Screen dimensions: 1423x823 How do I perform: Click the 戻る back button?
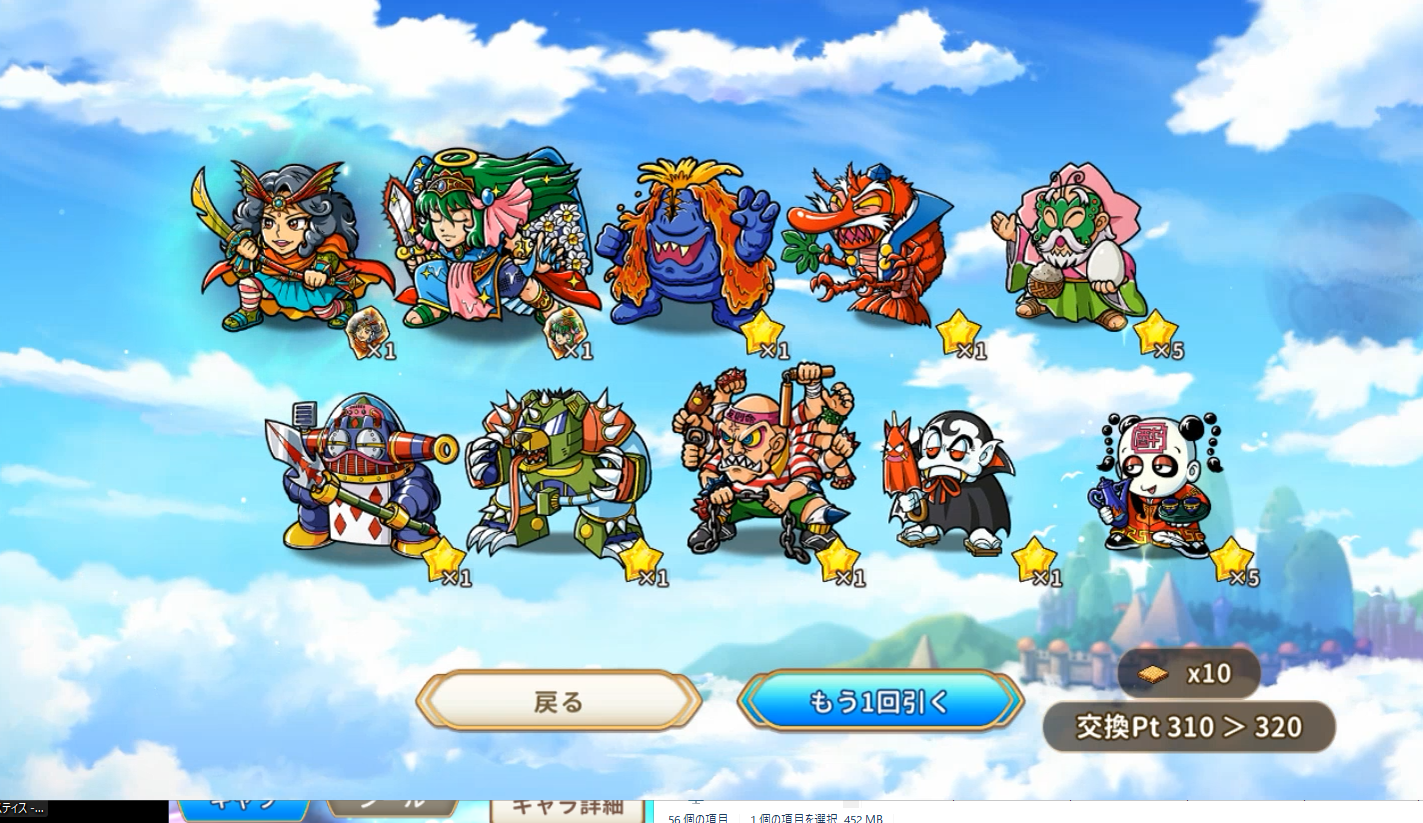point(558,701)
